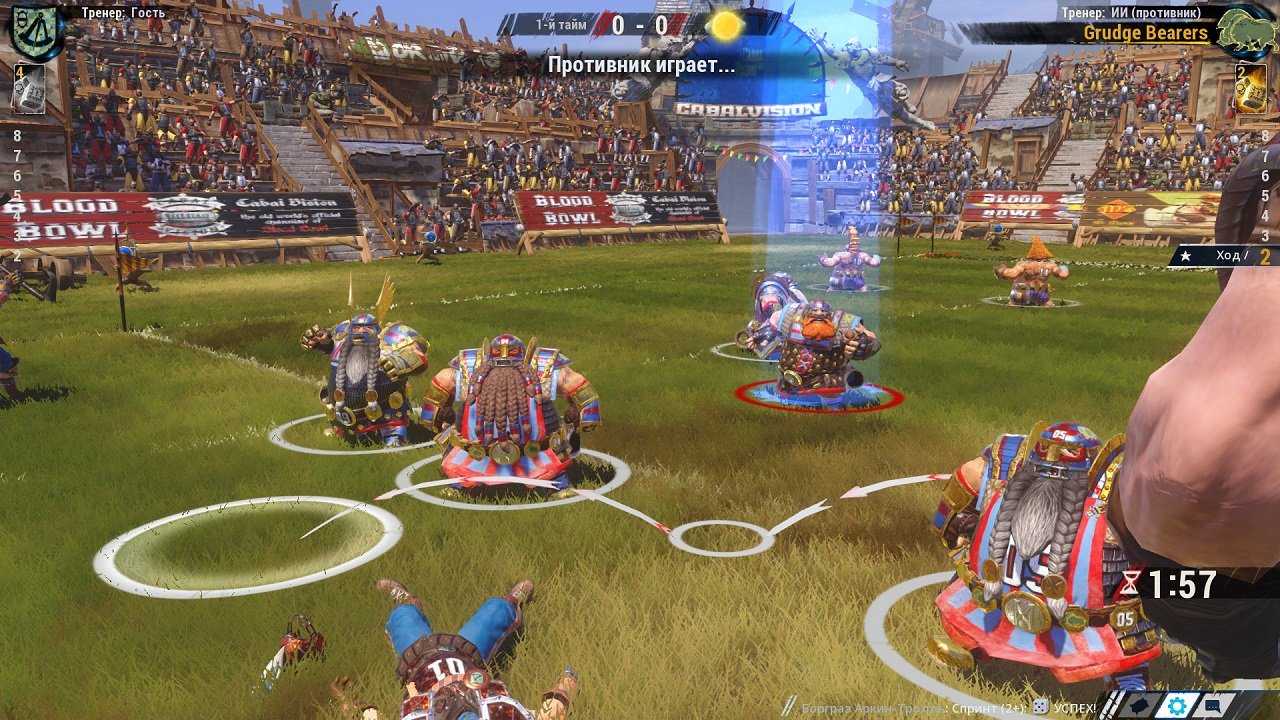1280x720 pixels.
Task: Select the boar team icon near the gear
Action: click(x=1139, y=706)
